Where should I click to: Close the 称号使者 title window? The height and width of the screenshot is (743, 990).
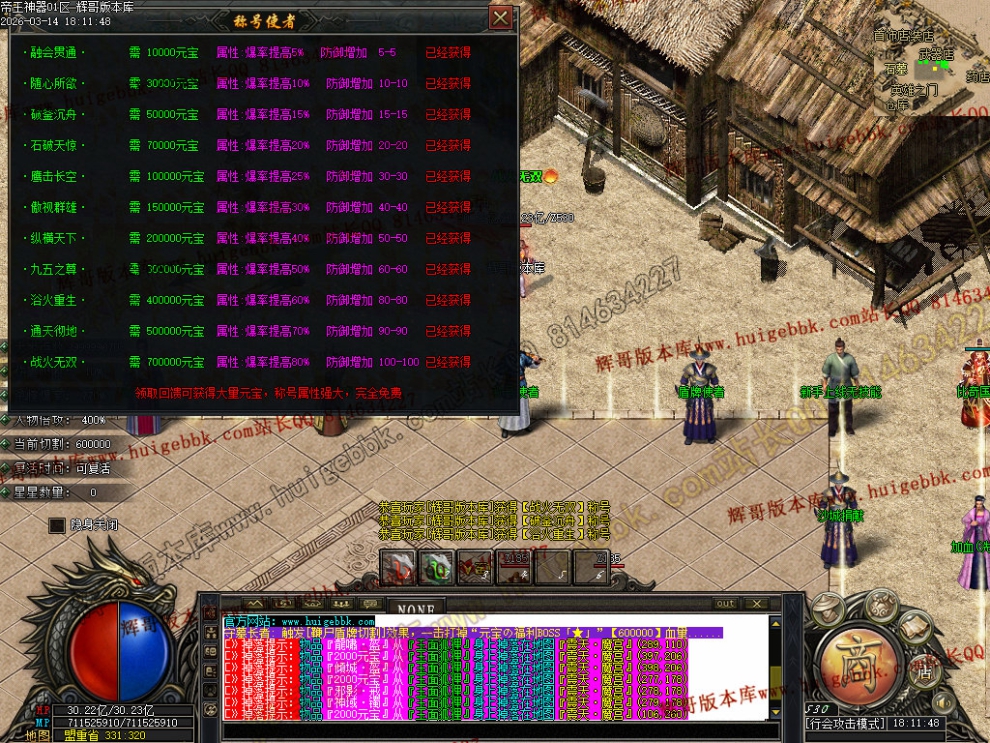(x=500, y=17)
